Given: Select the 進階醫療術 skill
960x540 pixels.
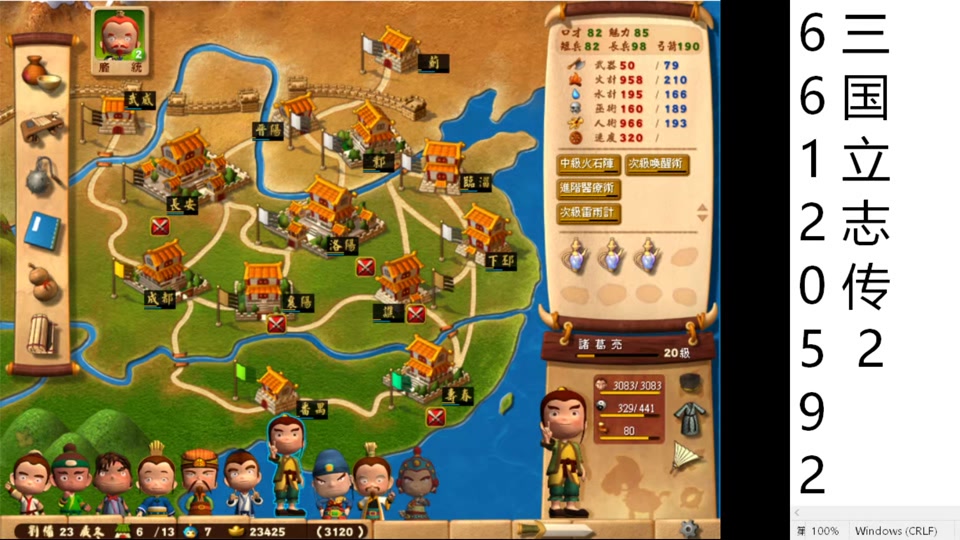Looking at the screenshot, I should 588,188.
